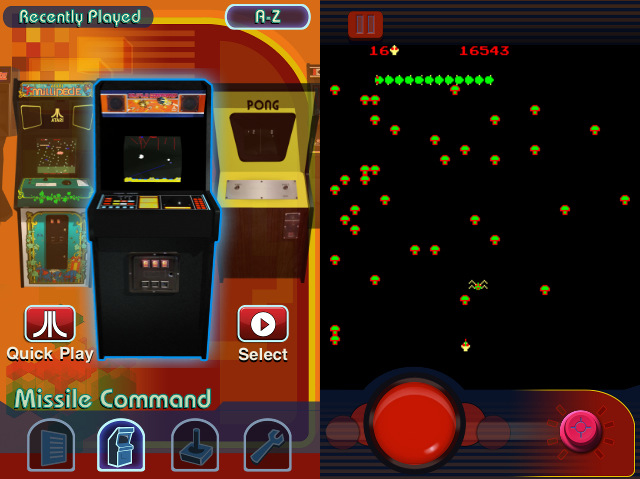Image resolution: width=640 pixels, height=479 pixels.
Task: Switch to the A-Z game list
Action: click(267, 17)
